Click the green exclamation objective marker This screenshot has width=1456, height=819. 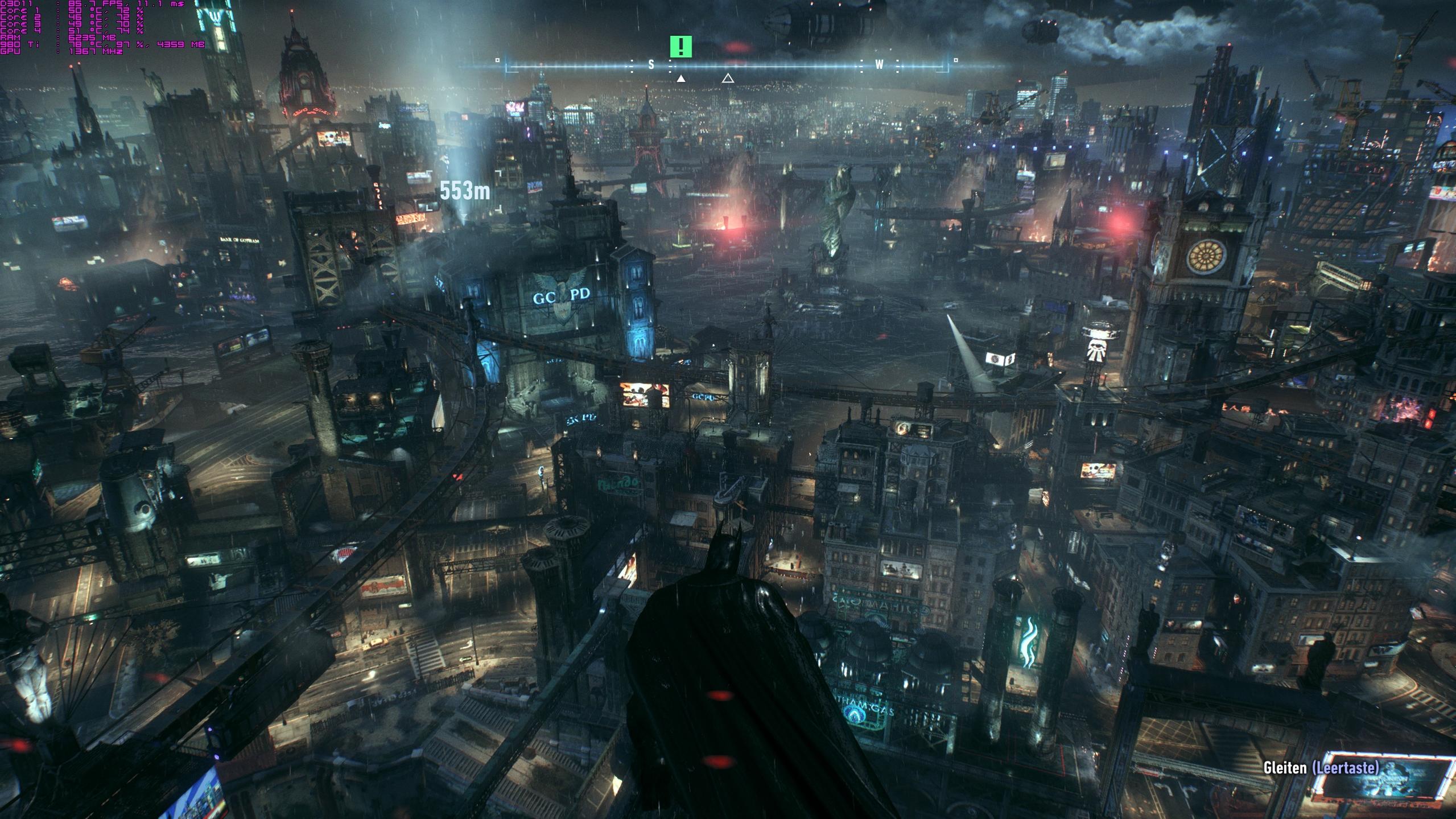click(680, 47)
